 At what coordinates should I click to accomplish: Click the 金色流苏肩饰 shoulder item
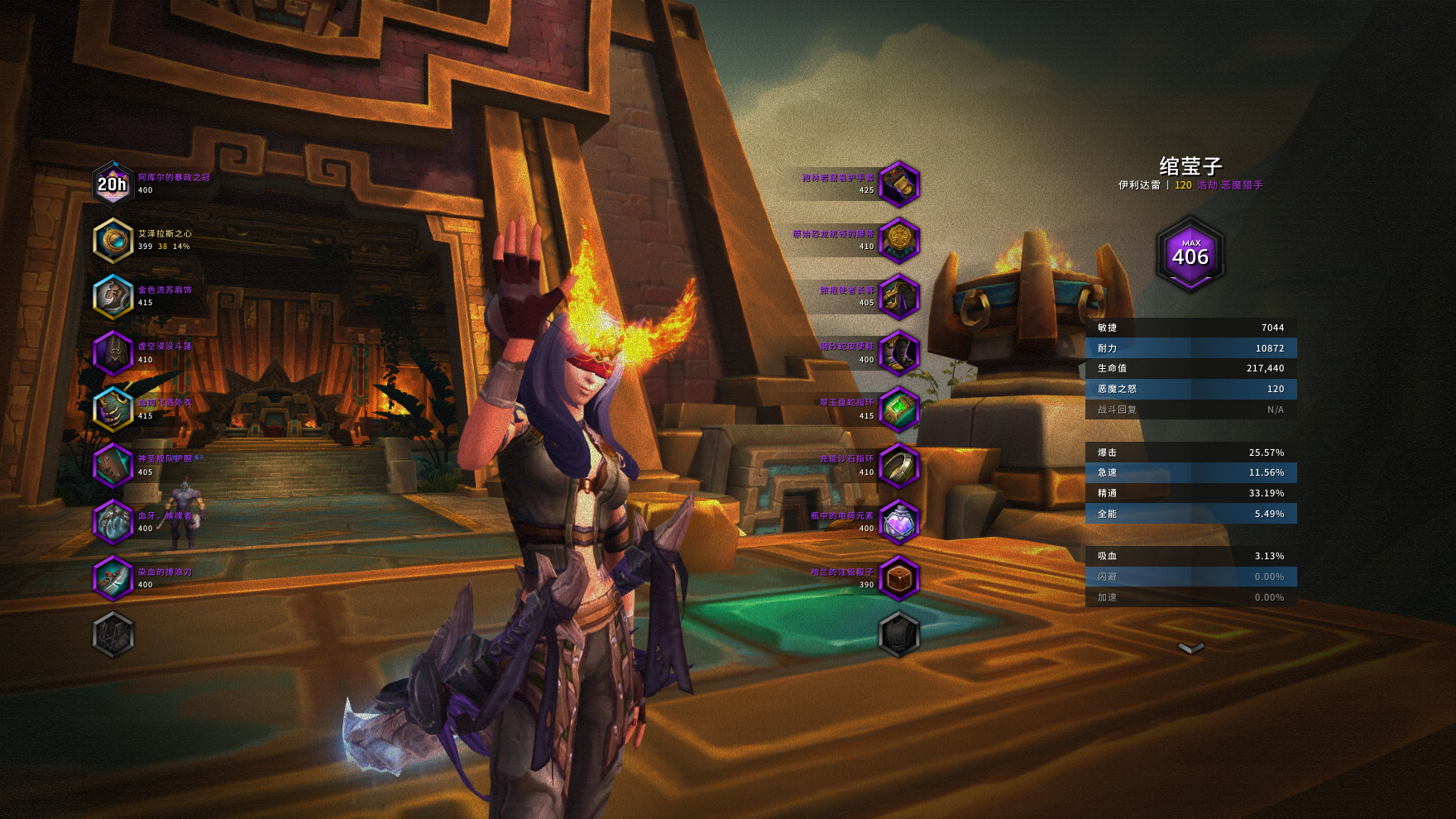tap(113, 296)
